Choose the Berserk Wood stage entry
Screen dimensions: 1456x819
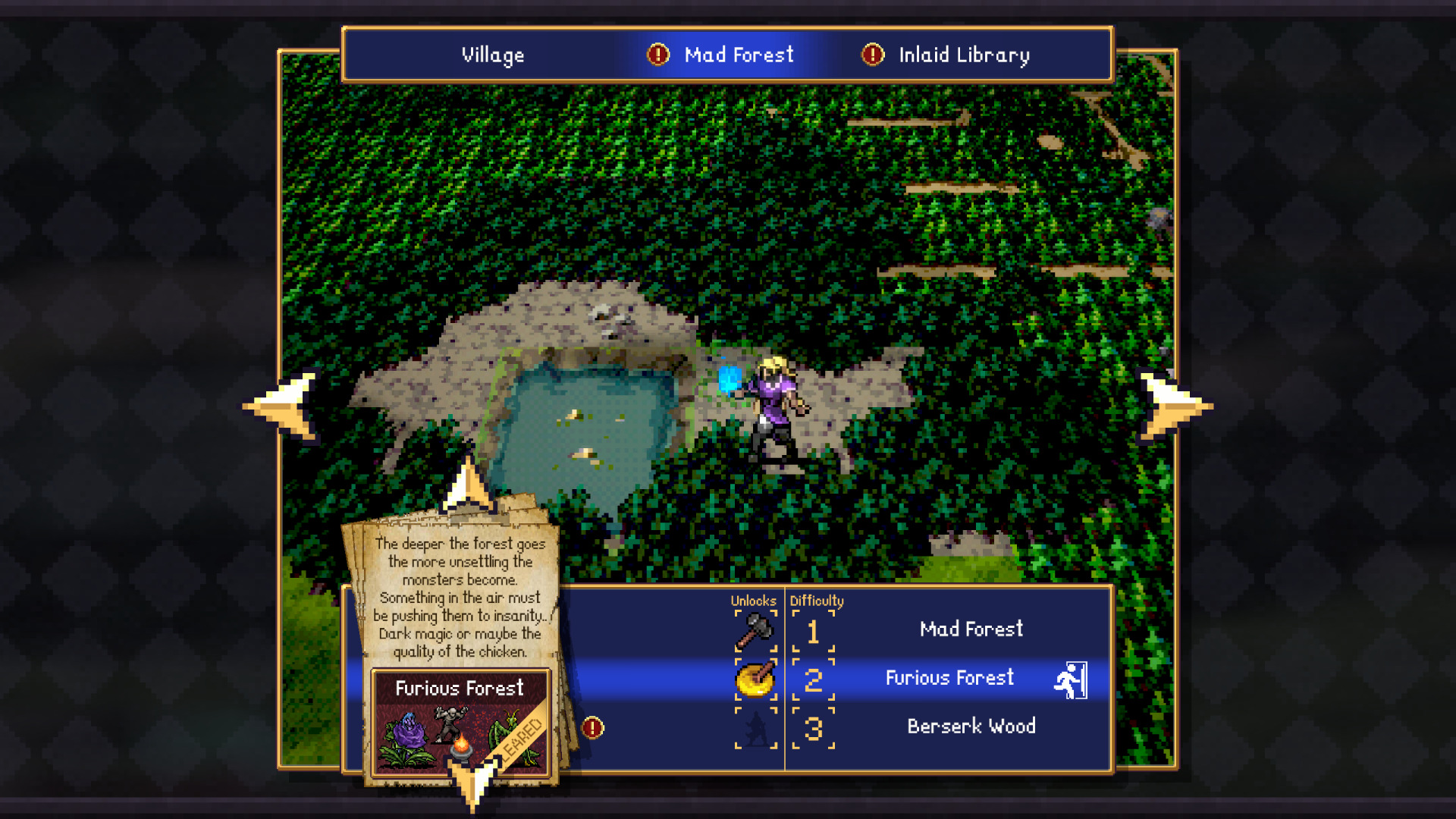point(971,726)
